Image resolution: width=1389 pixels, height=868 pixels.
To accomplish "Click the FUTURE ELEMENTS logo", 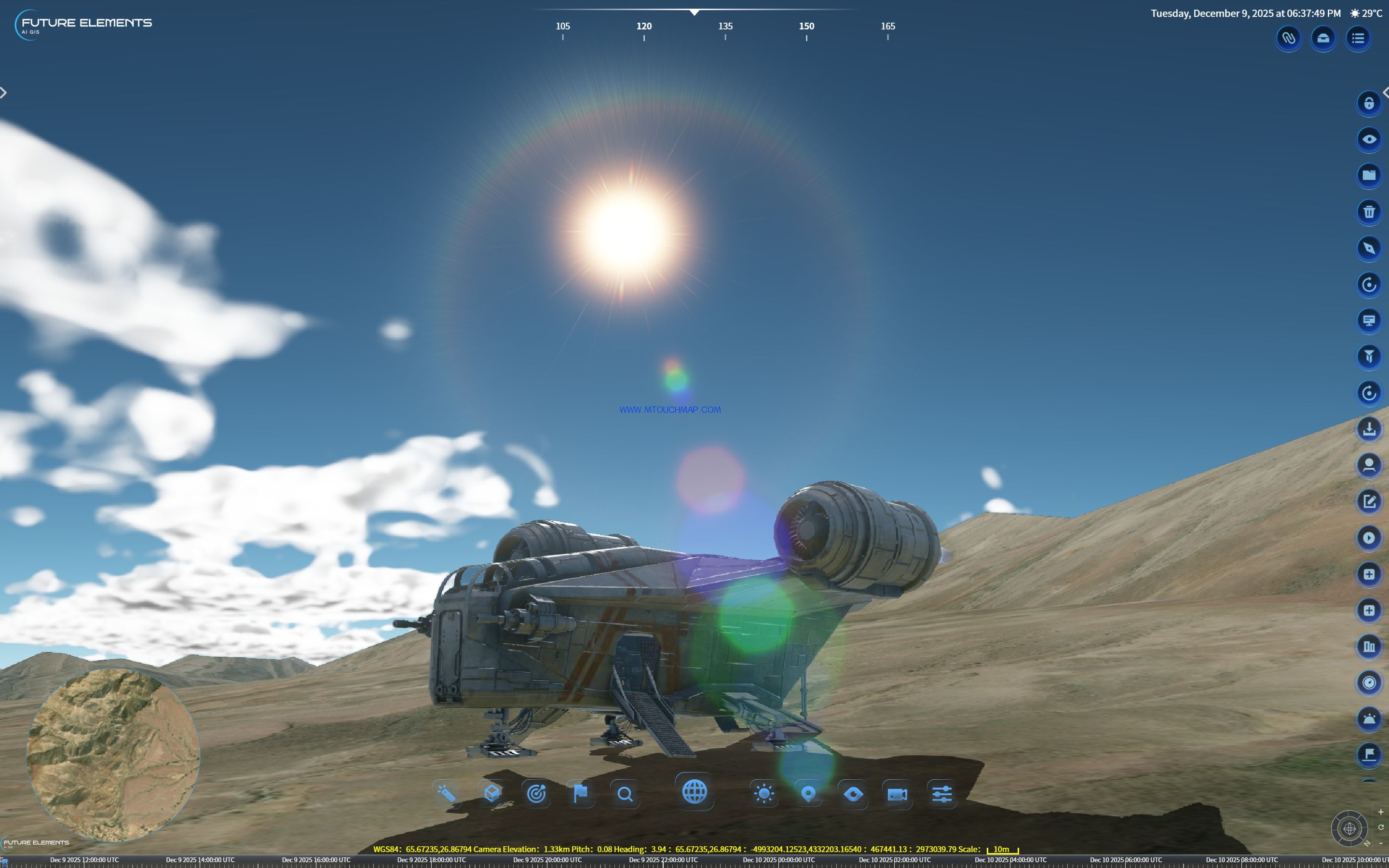I will (84, 23).
